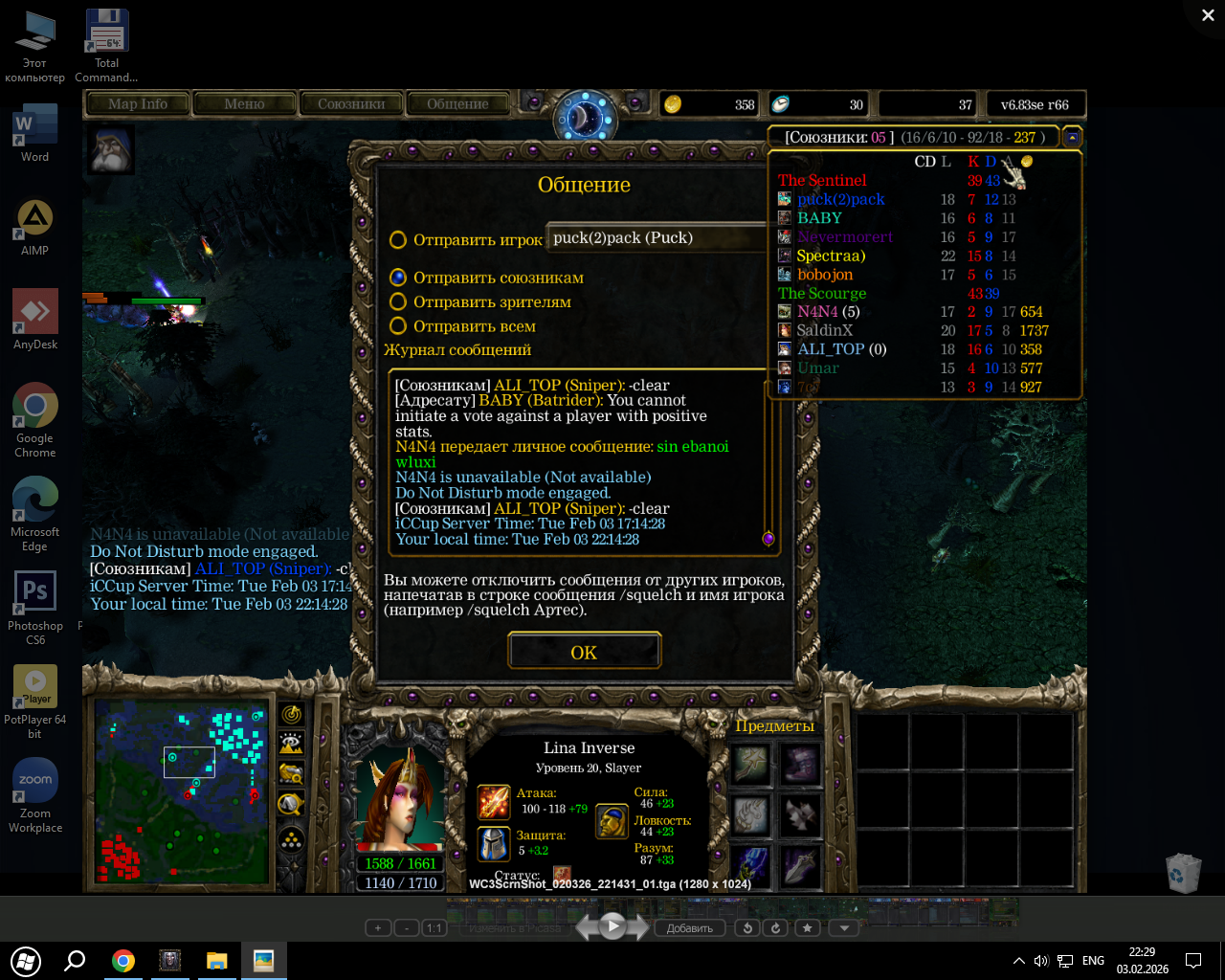Open the 'Союзники' allies menu
Image resolution: width=1225 pixels, height=980 pixels.
[351, 104]
